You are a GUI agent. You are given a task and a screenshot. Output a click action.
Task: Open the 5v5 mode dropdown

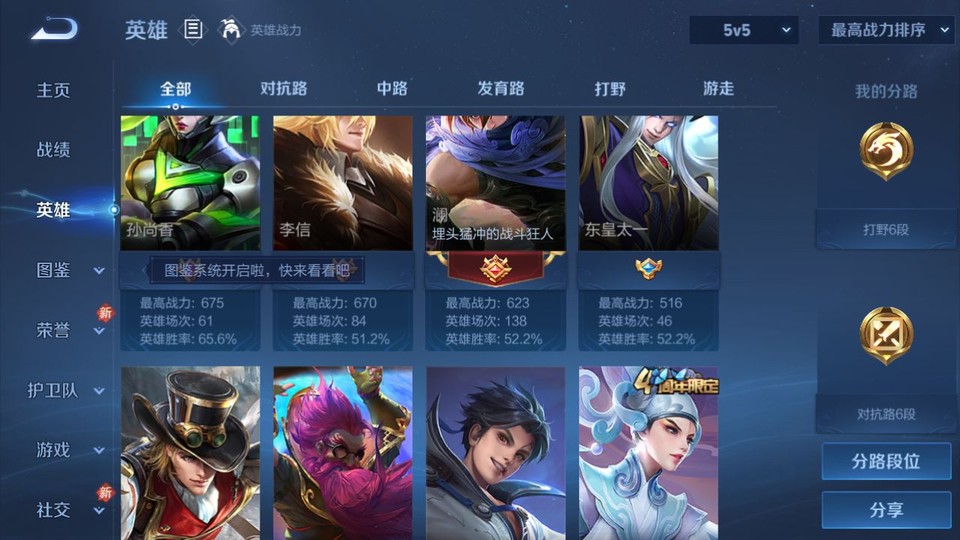744,30
